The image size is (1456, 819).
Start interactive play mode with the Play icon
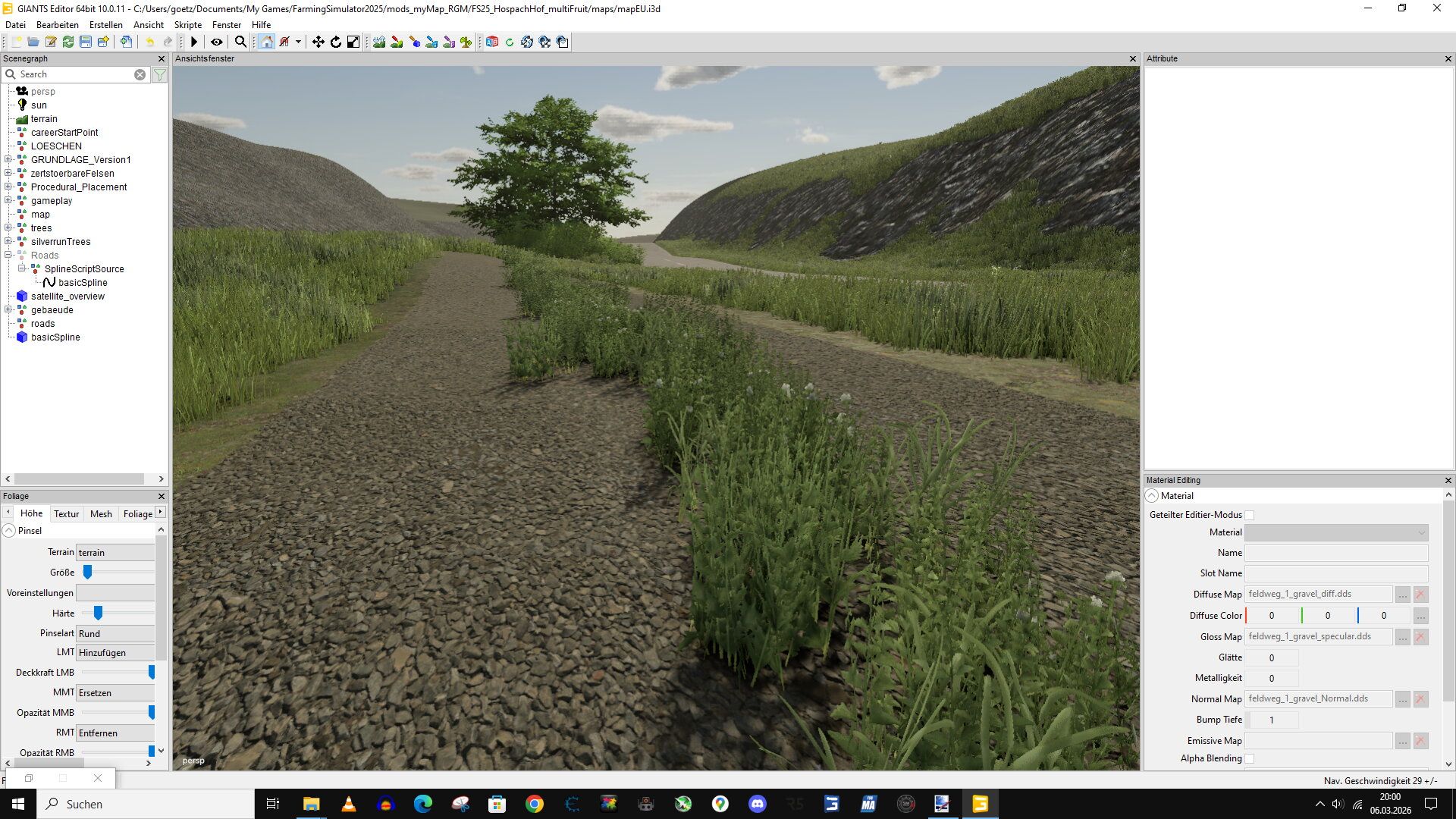pyautogui.click(x=194, y=42)
